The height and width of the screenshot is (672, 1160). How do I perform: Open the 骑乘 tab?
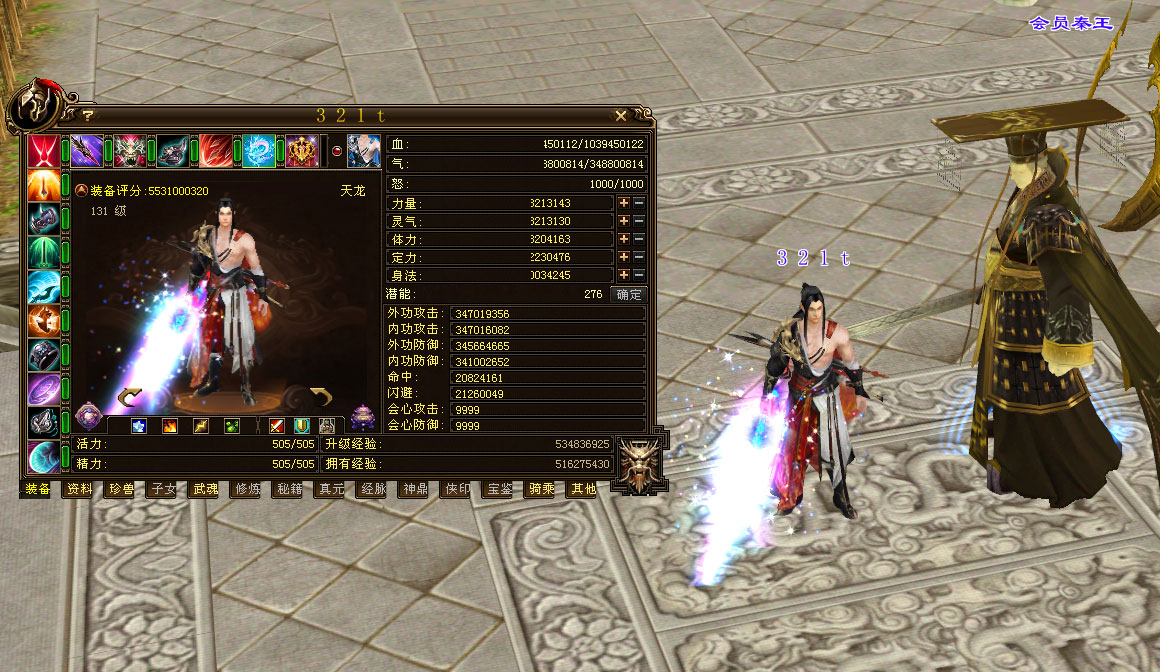pyautogui.click(x=541, y=489)
